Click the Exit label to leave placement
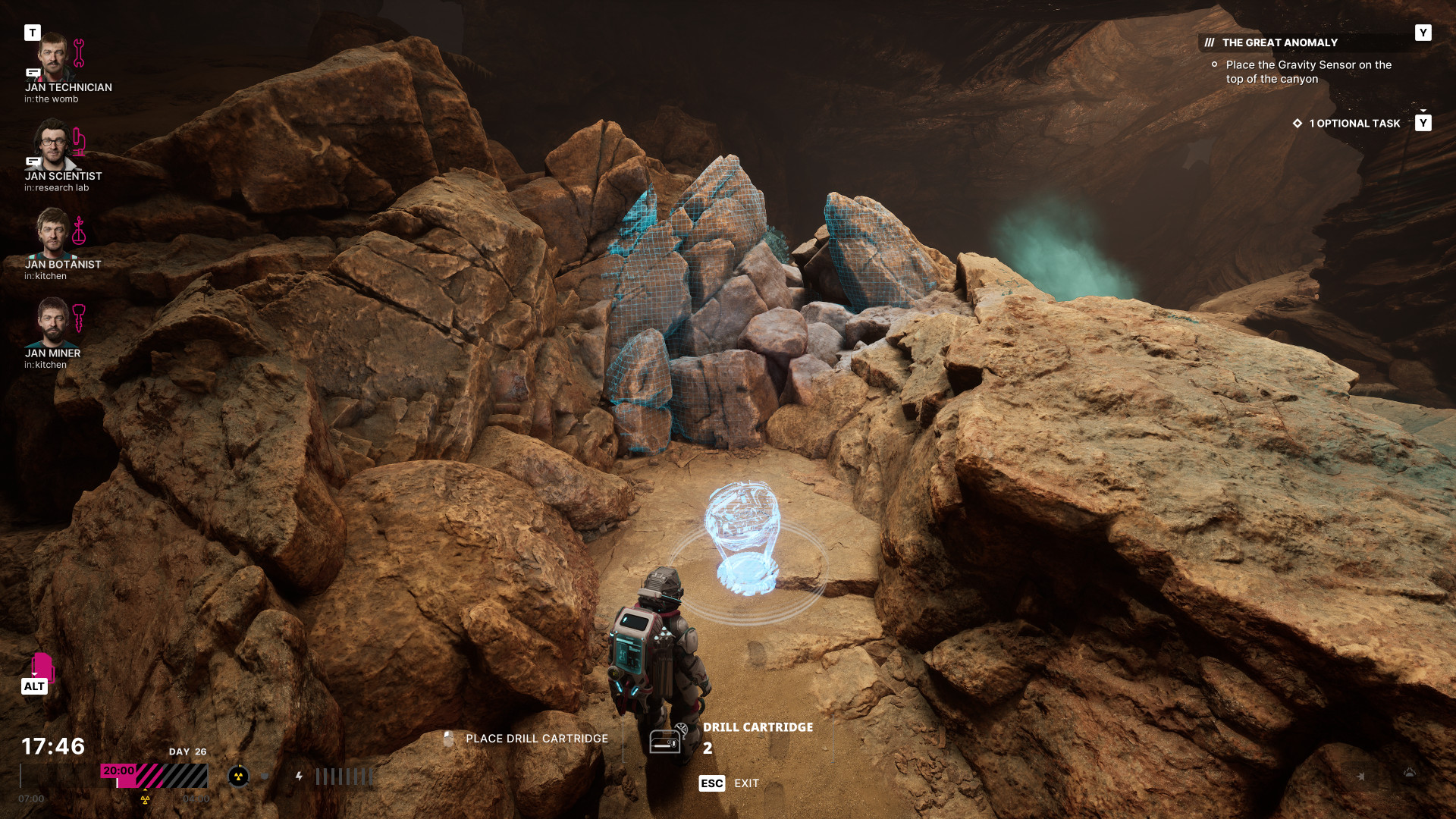This screenshot has height=819, width=1456. tap(746, 783)
